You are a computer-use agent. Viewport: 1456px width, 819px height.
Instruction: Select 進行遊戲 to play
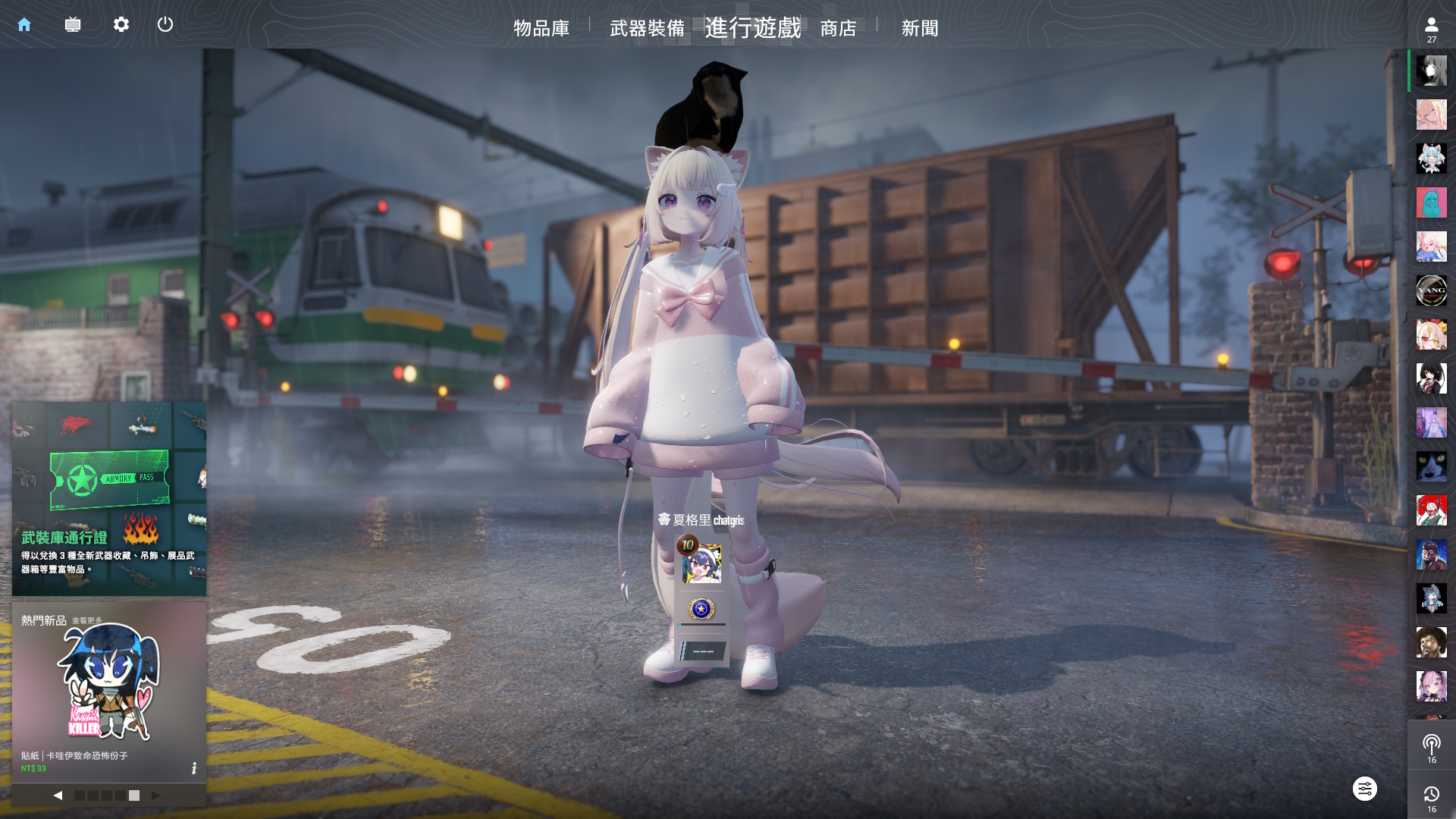click(752, 28)
